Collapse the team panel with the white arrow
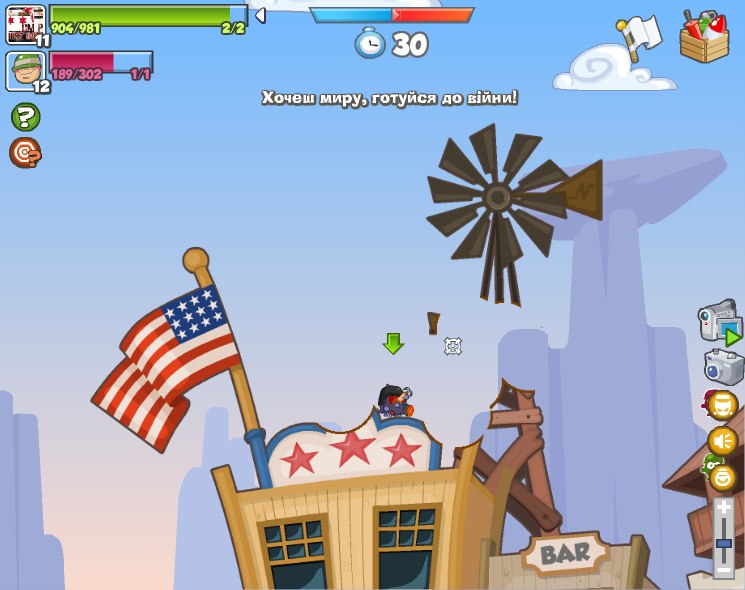Image resolution: width=745 pixels, height=590 pixels. pos(260,15)
